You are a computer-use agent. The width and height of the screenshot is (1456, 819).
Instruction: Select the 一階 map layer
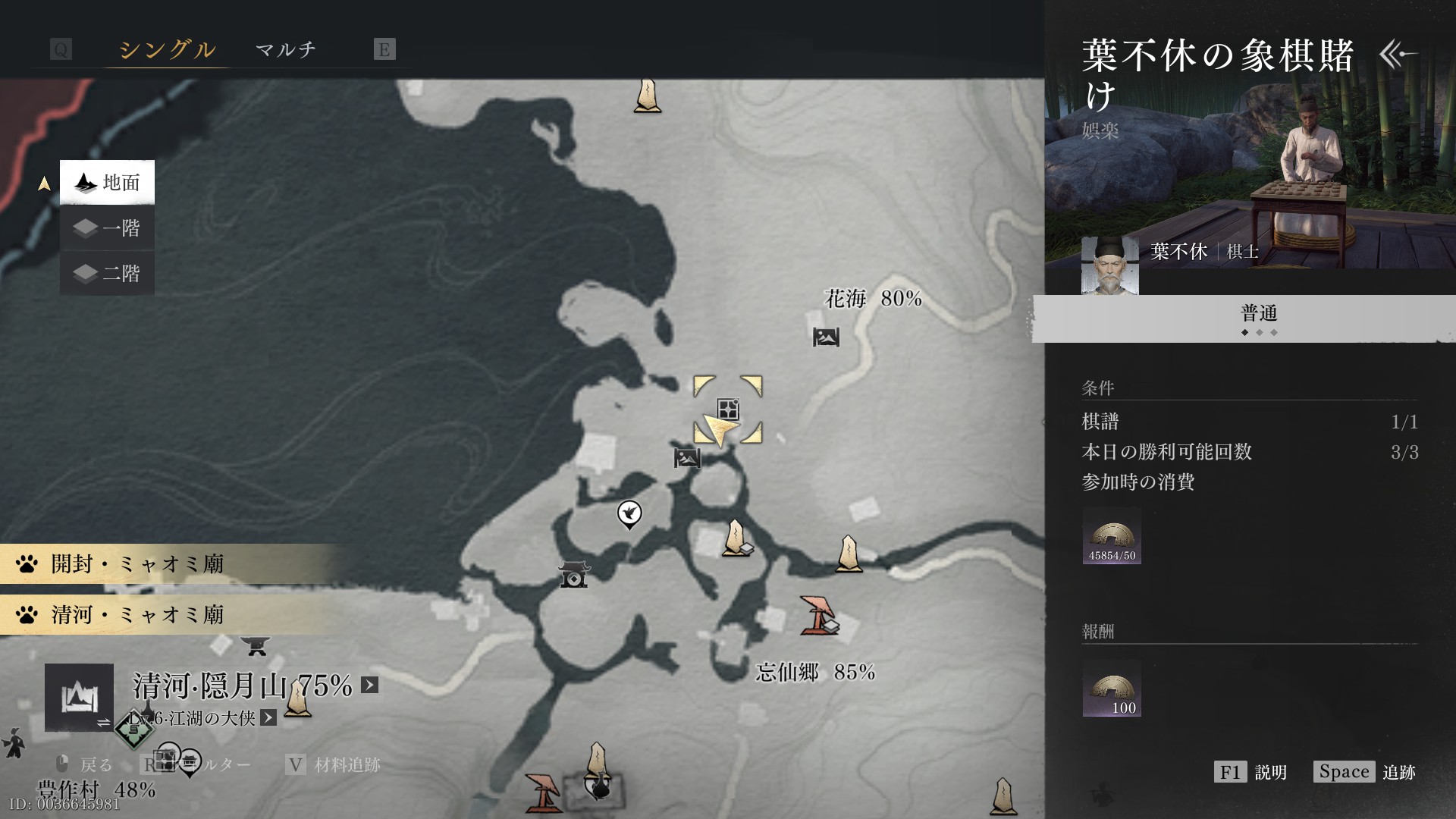tap(107, 228)
